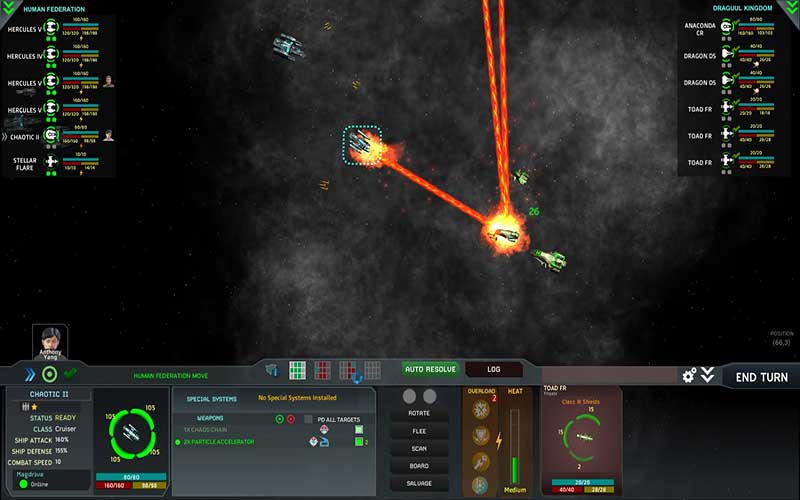
Task: Select the Salvage command
Action: tap(419, 483)
